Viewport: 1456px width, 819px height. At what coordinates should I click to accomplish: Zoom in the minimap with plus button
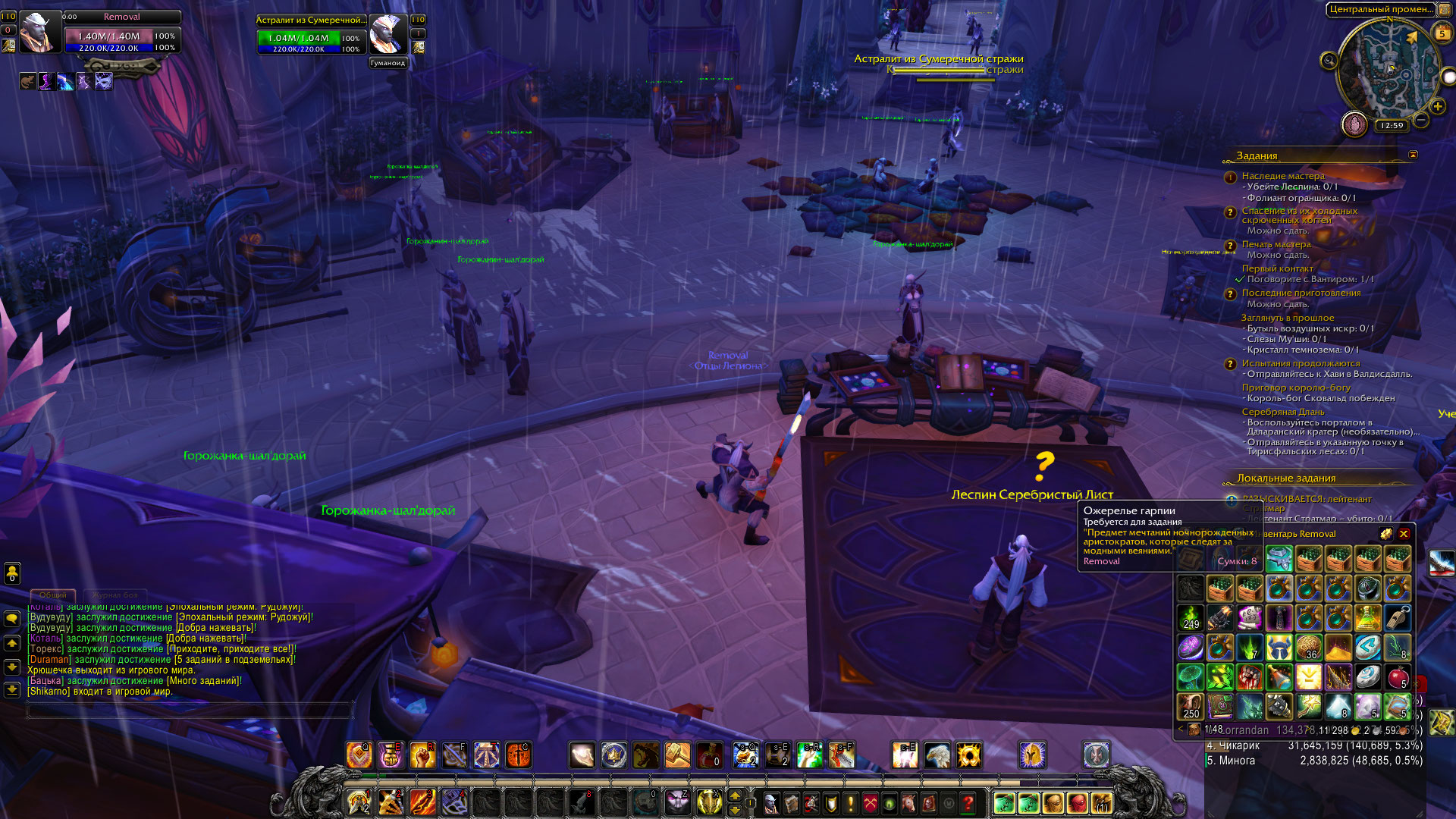(x=1437, y=106)
